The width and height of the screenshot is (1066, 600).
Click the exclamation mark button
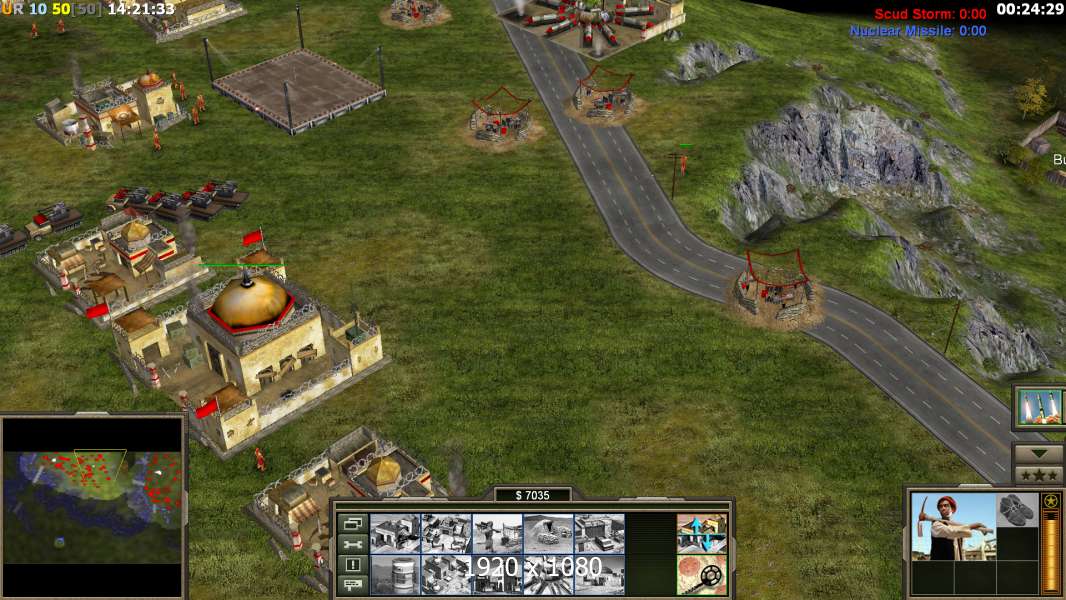pos(351,564)
